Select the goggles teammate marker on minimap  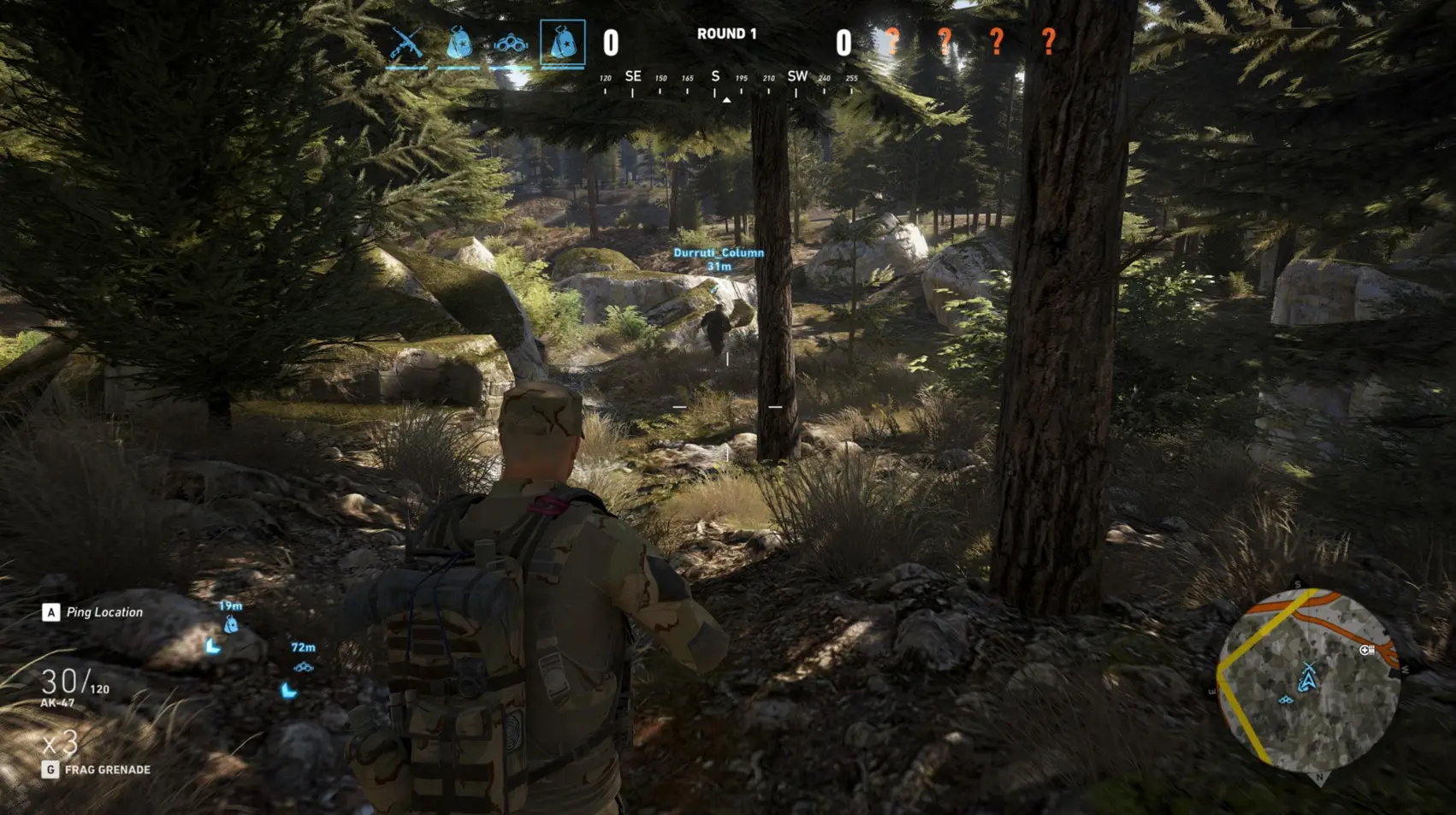[x=1286, y=700]
